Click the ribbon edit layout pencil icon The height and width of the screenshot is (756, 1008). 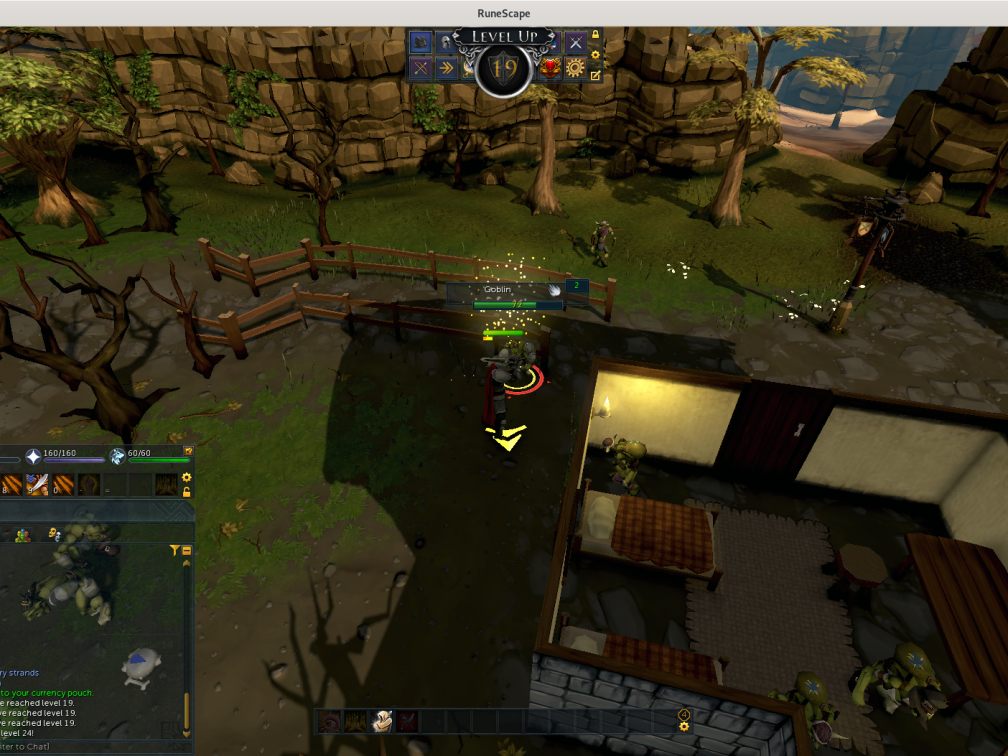596,75
